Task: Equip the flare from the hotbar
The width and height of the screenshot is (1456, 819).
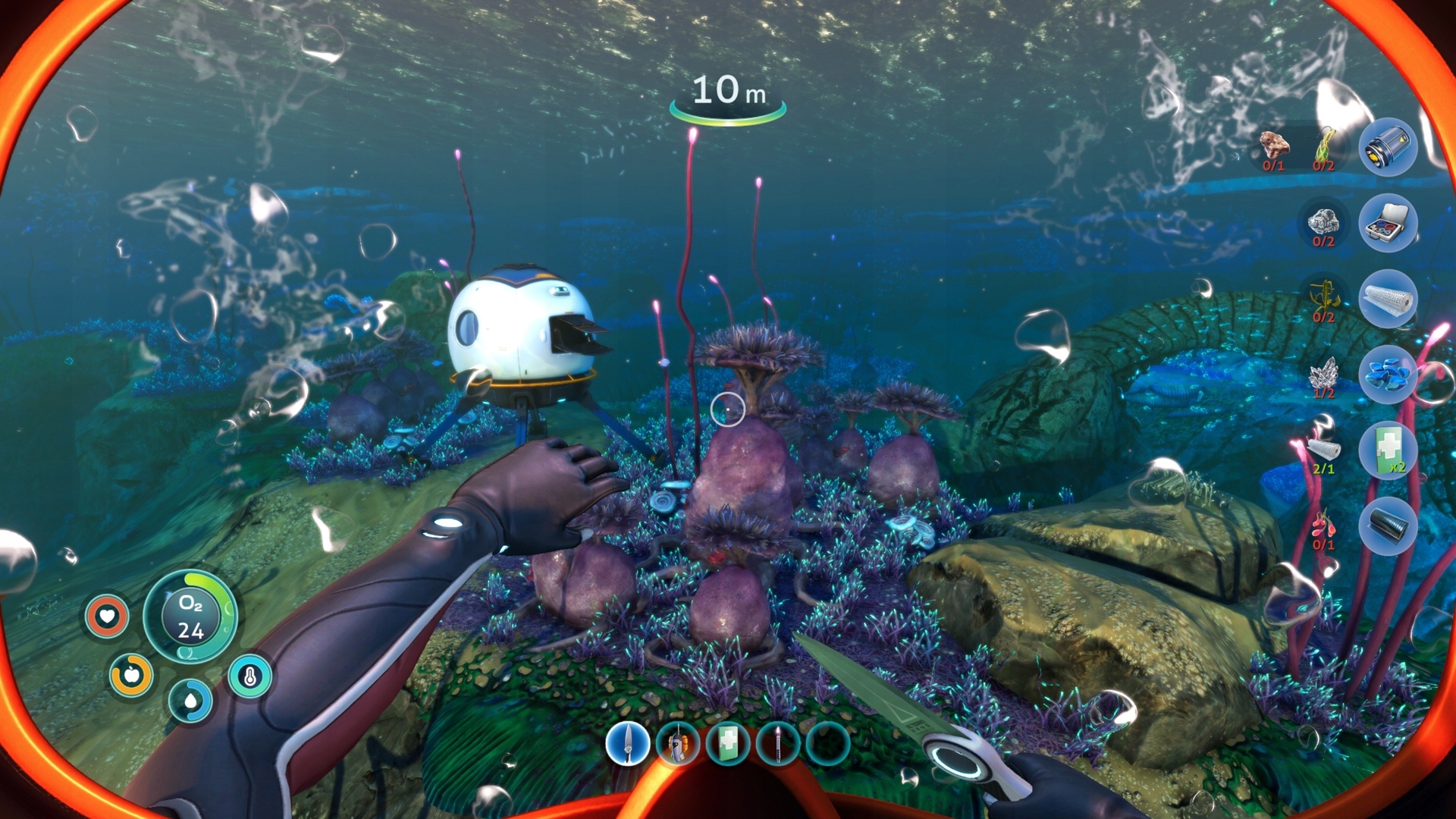Action: click(x=778, y=743)
